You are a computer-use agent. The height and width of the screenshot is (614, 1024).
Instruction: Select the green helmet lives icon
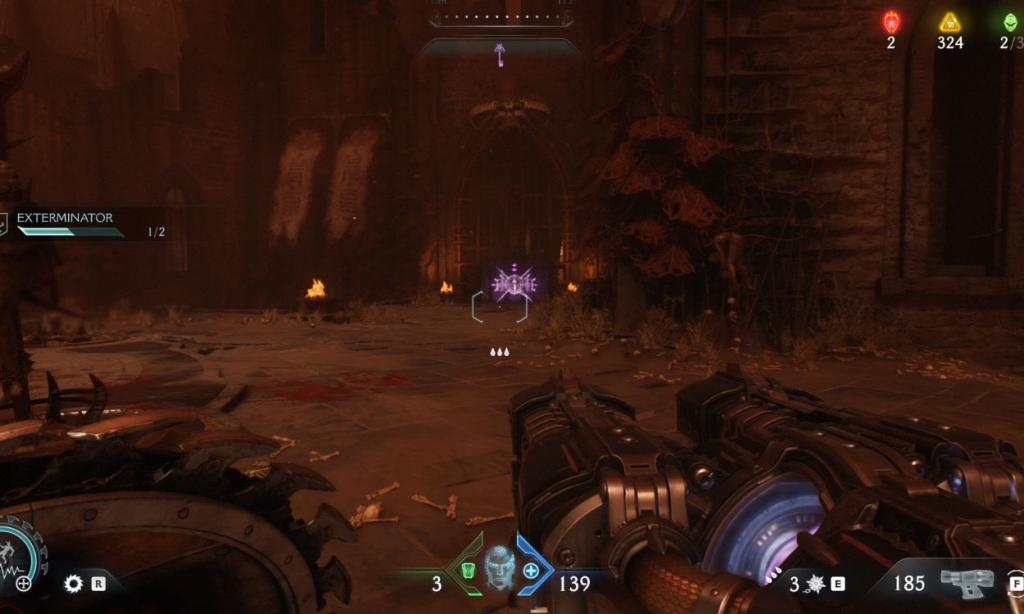(x=1011, y=22)
